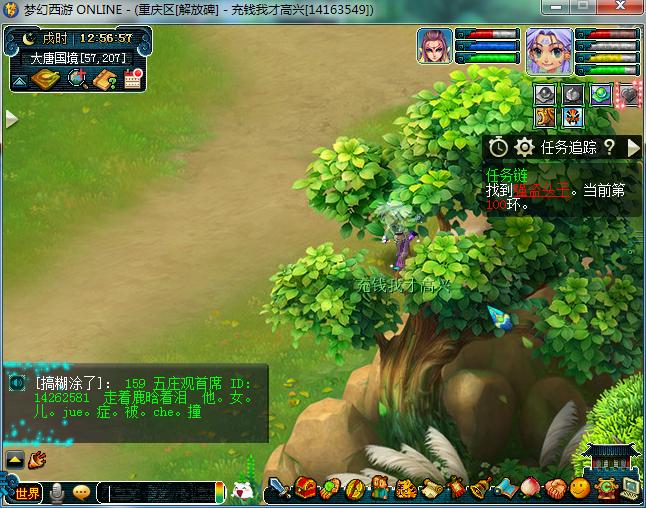Image resolution: width=646 pixels, height=508 pixels.
Task: Collapse the quest tracker panel arrow
Action: click(x=633, y=148)
